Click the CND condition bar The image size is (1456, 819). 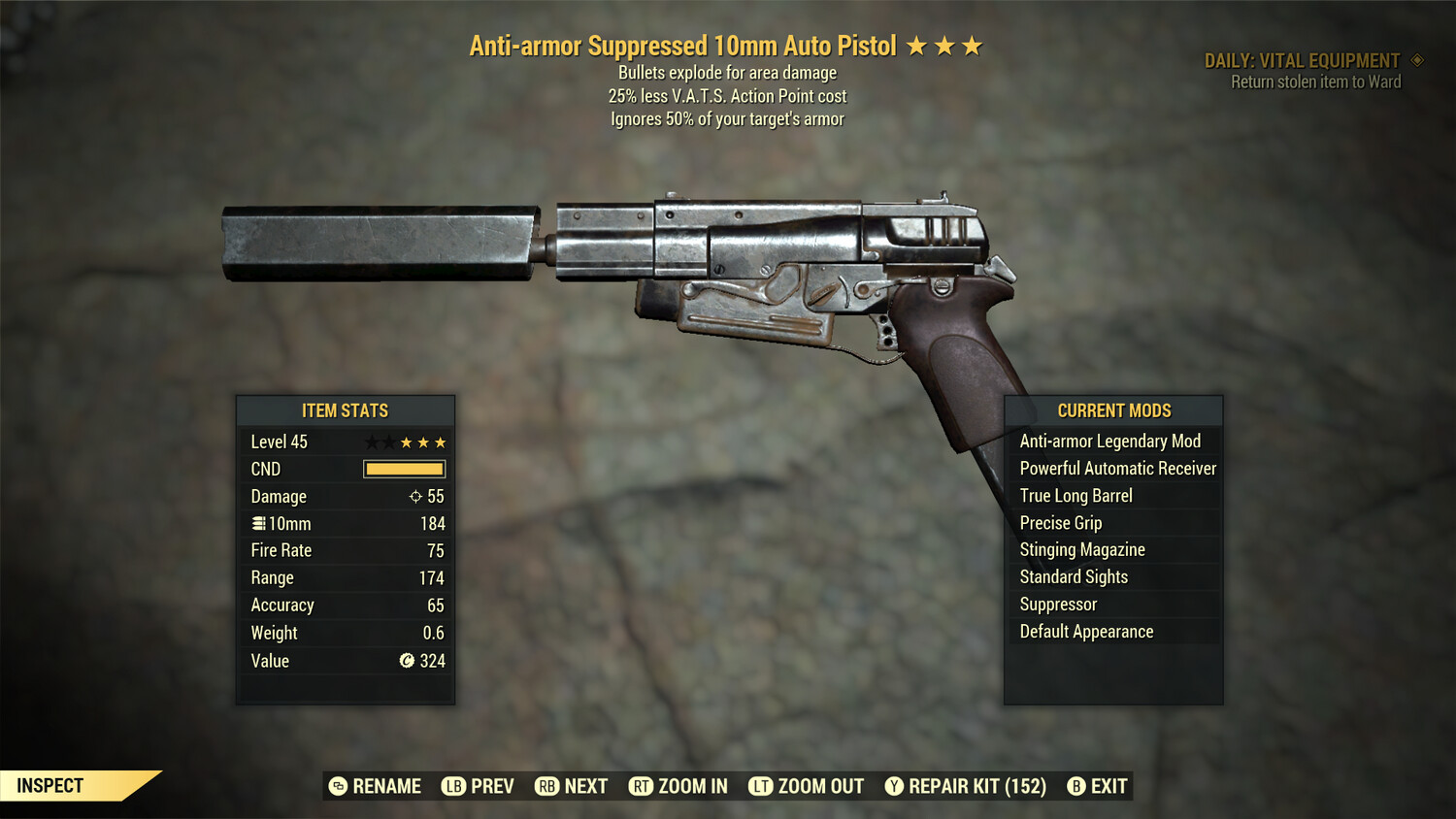coord(404,469)
